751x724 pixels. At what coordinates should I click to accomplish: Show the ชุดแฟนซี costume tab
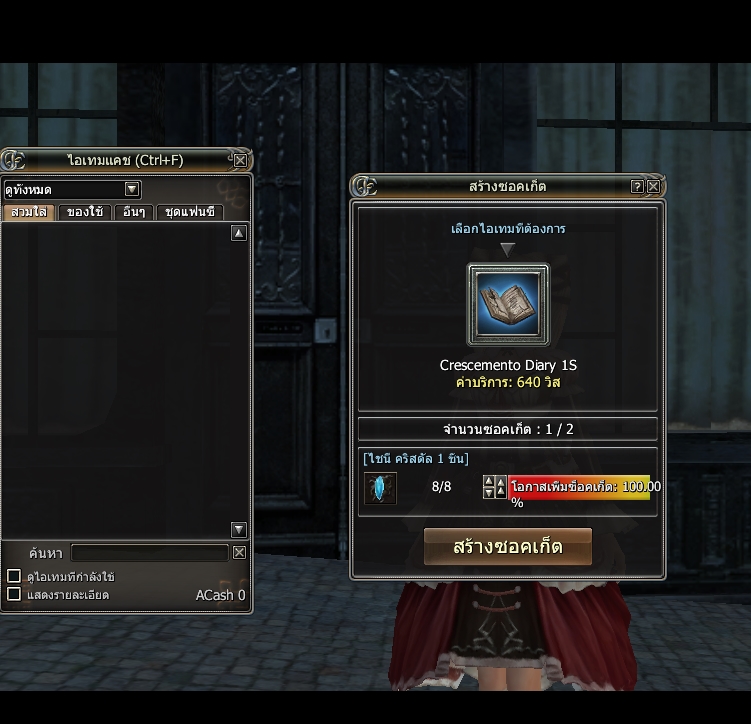189,212
